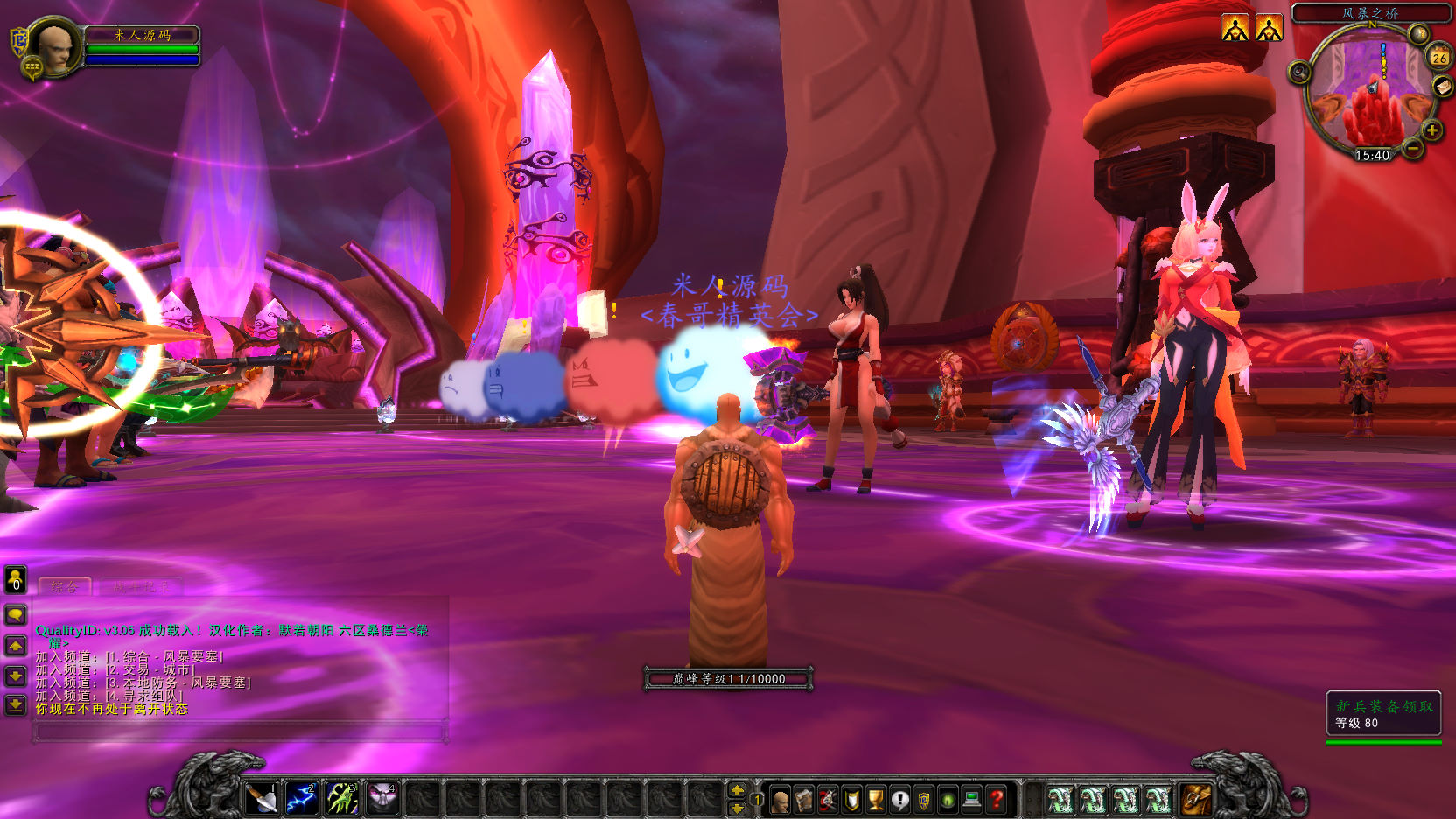Open the calendar button showing 26

click(x=1439, y=57)
